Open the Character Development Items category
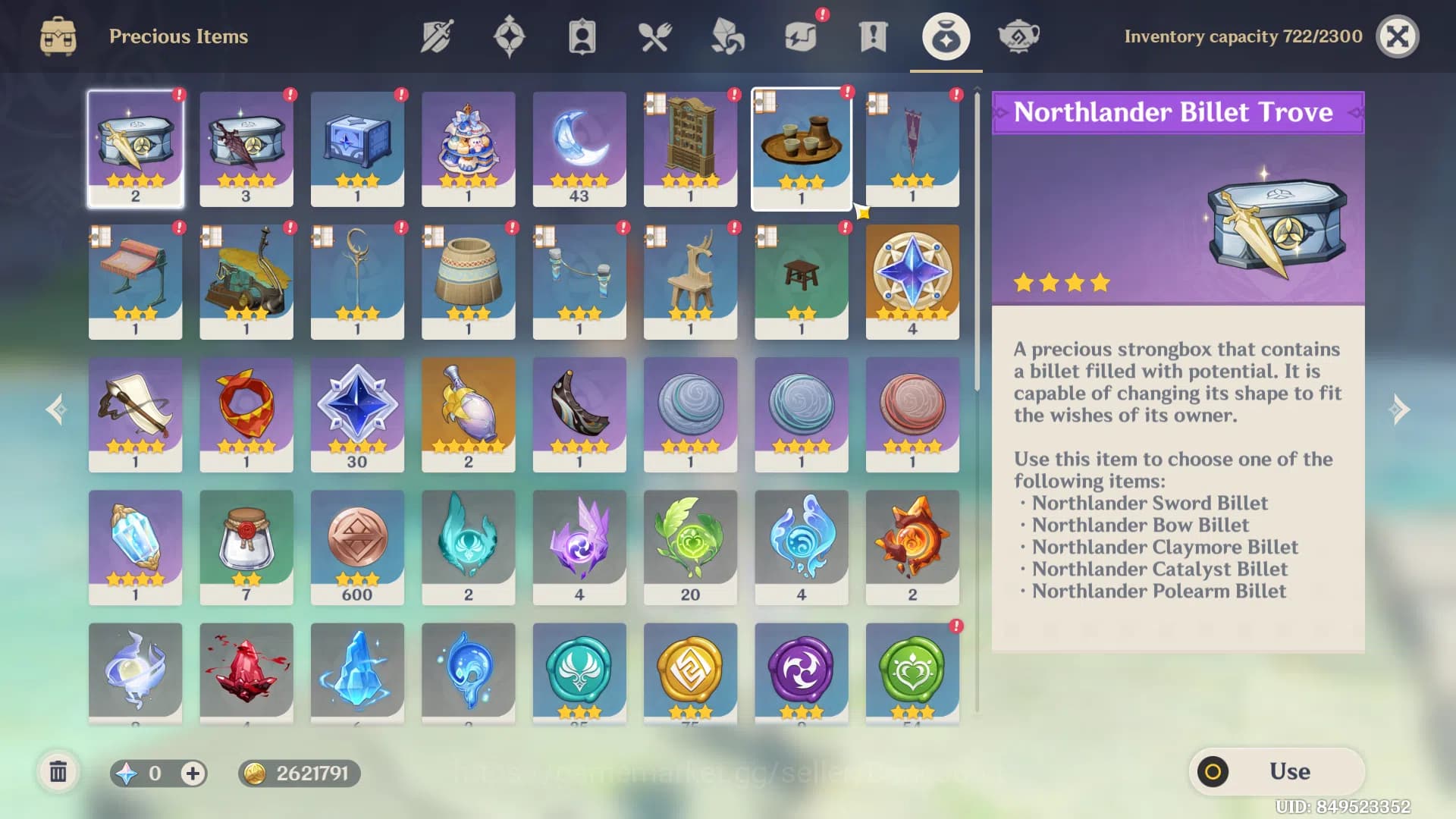 [582, 36]
